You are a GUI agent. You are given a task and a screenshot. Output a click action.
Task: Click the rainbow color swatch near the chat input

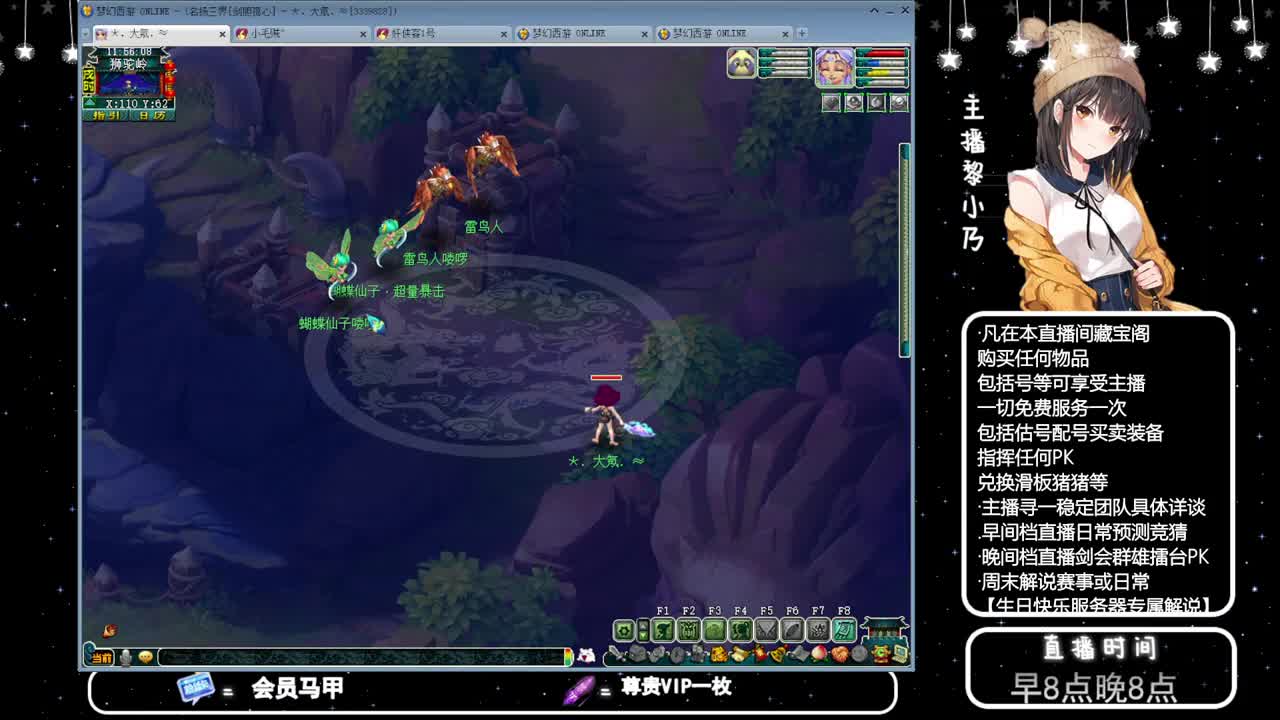569,655
